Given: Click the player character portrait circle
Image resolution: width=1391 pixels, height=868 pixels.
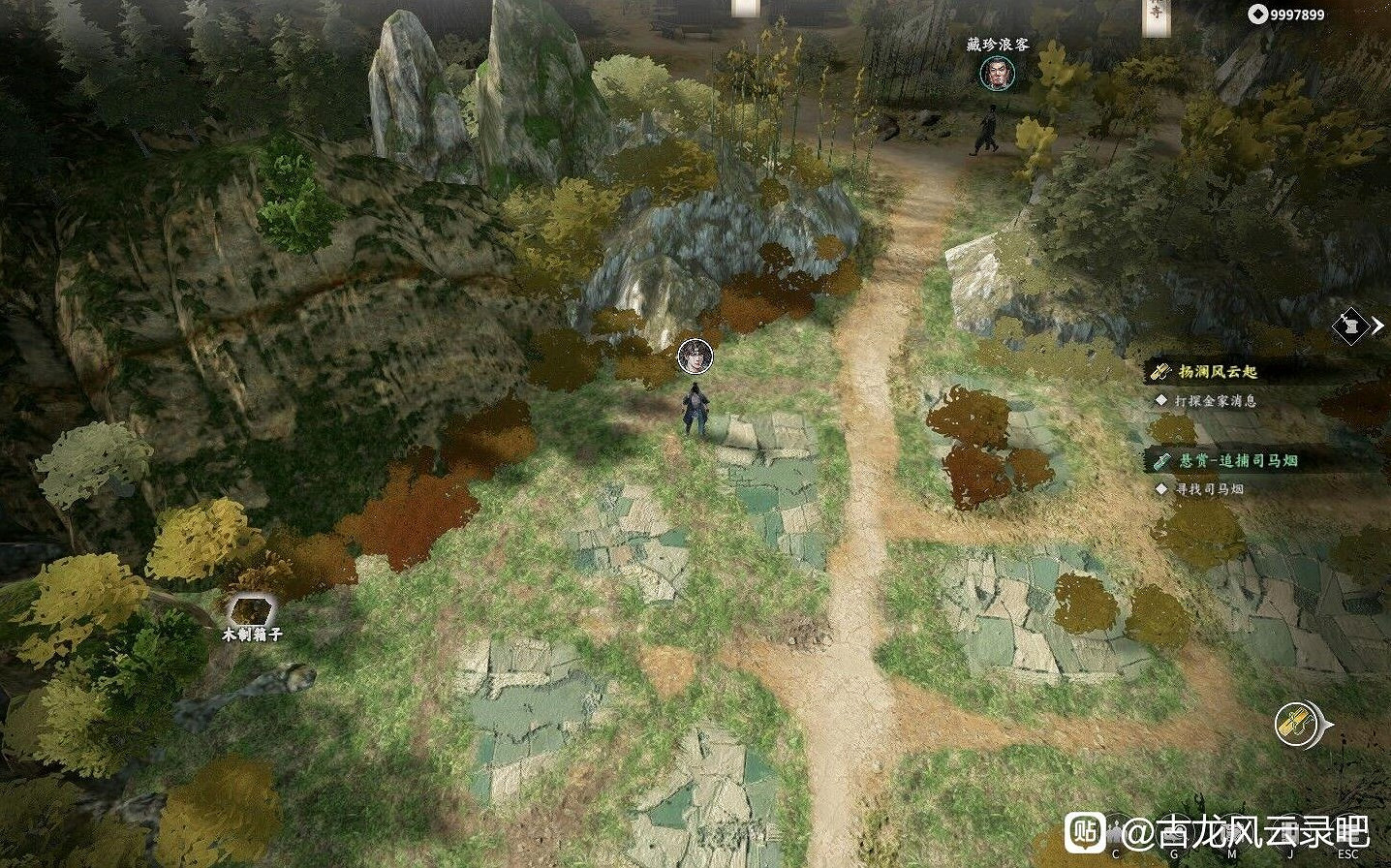Looking at the screenshot, I should coord(694,357).
